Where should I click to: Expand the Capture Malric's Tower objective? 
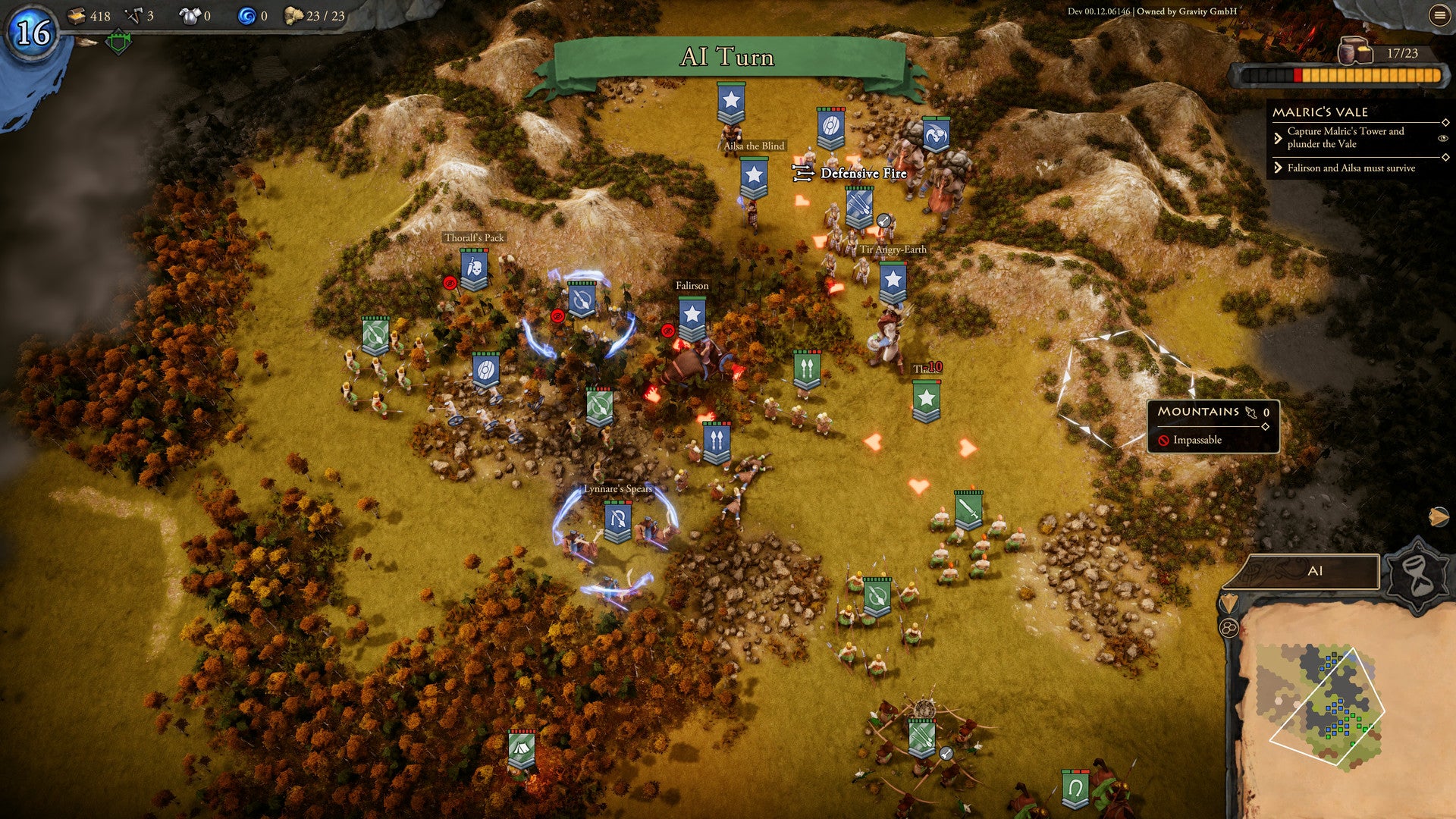[x=1279, y=138]
